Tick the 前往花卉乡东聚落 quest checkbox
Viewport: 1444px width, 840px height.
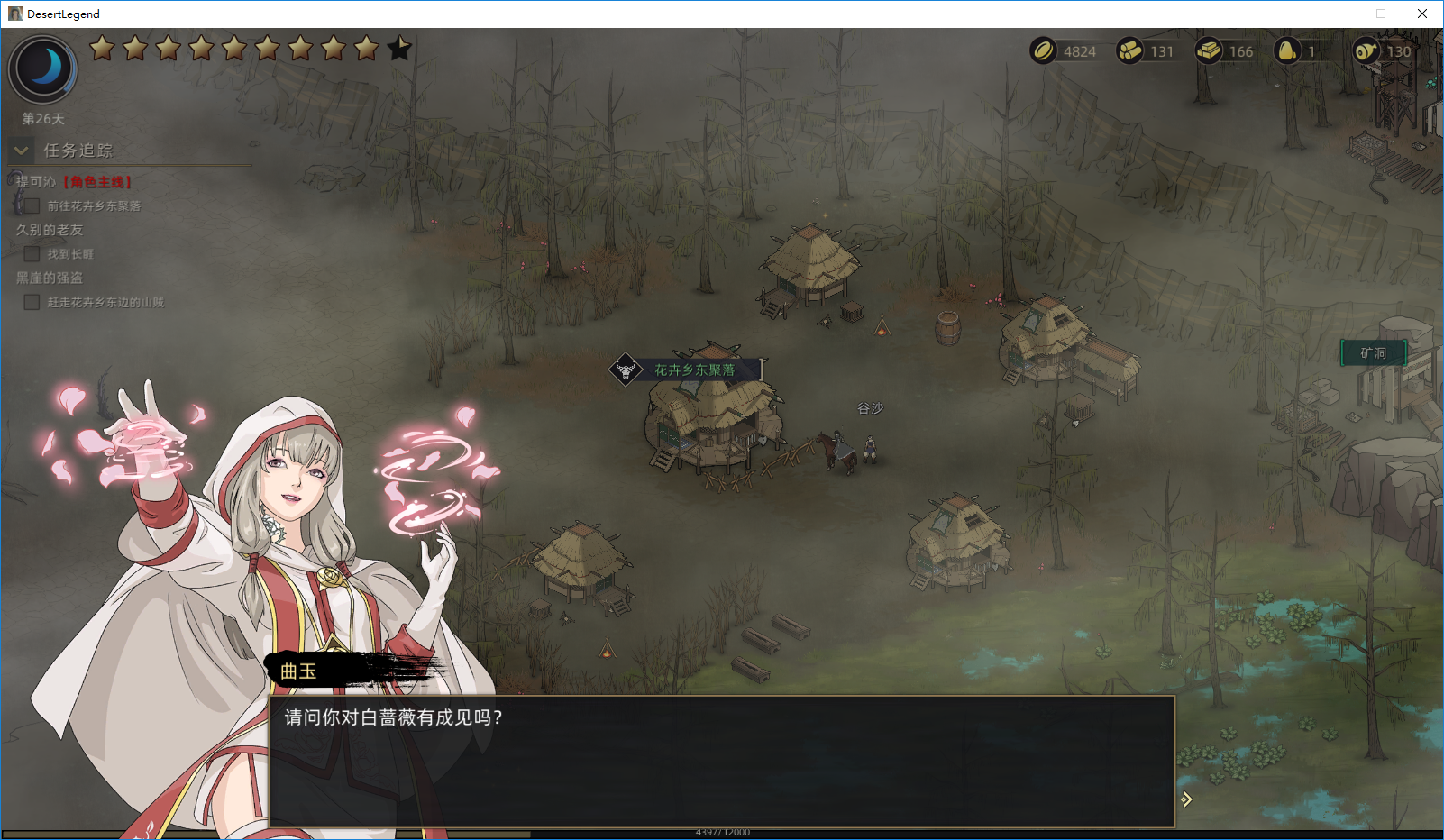click(x=32, y=206)
